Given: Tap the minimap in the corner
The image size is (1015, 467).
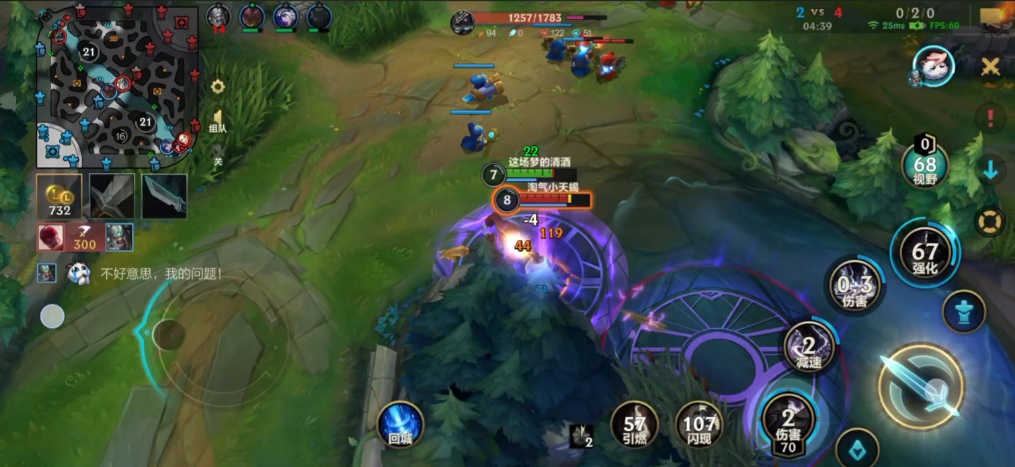Looking at the screenshot, I should point(117,87).
